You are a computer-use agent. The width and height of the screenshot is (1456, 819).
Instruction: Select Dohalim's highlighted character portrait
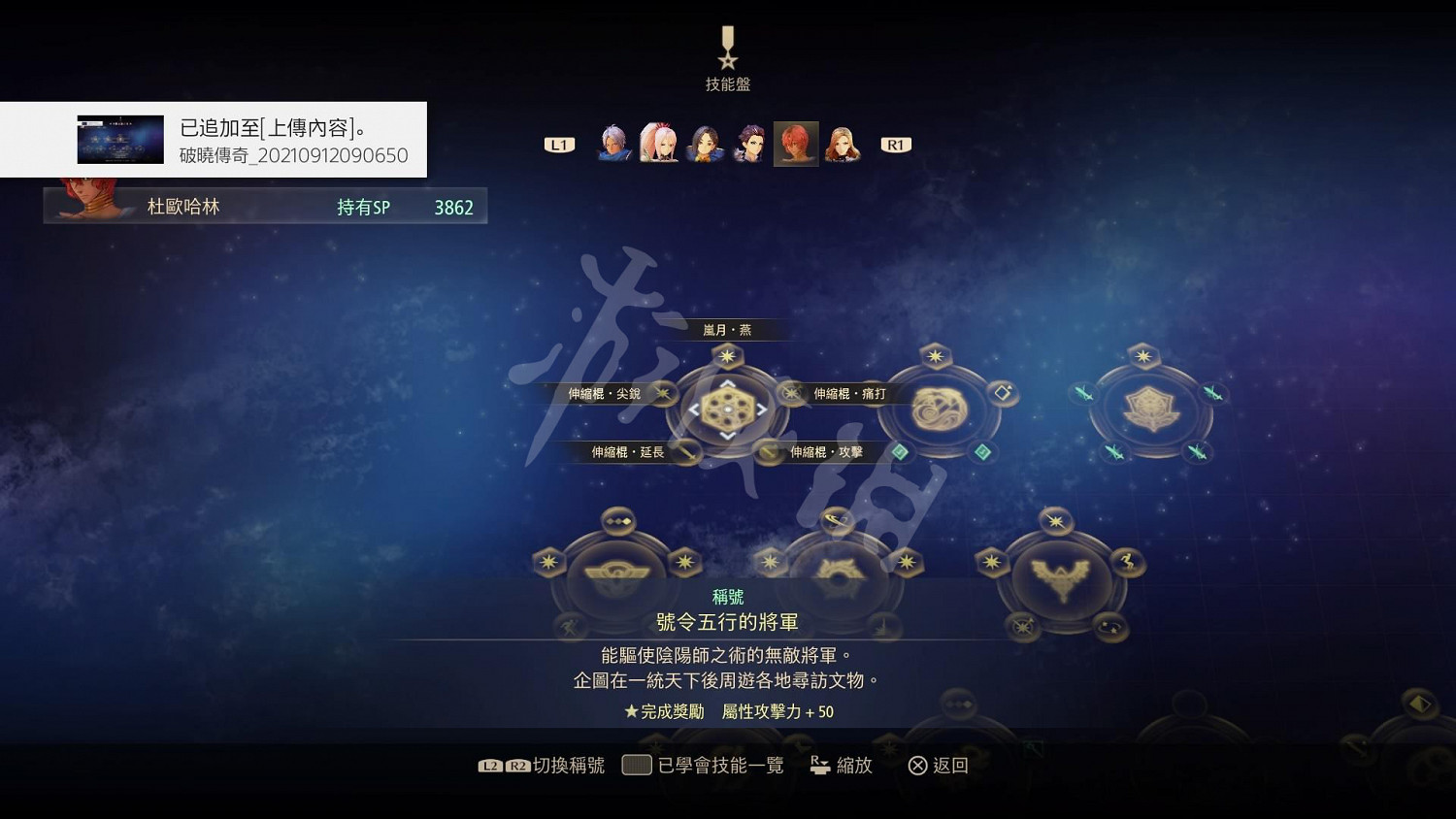[795, 142]
